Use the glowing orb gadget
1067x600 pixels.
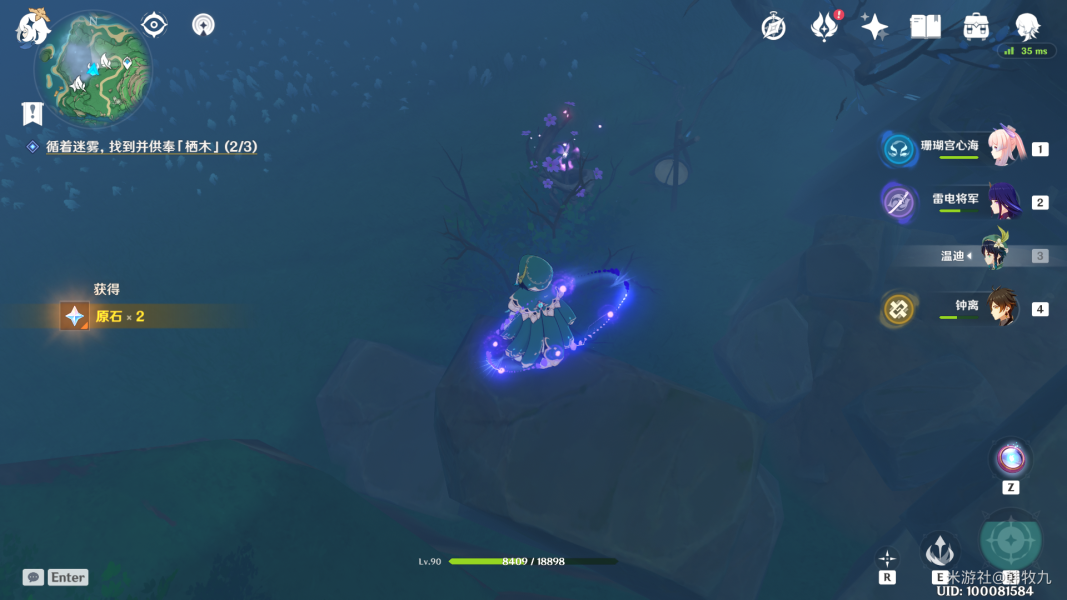(x=1010, y=460)
